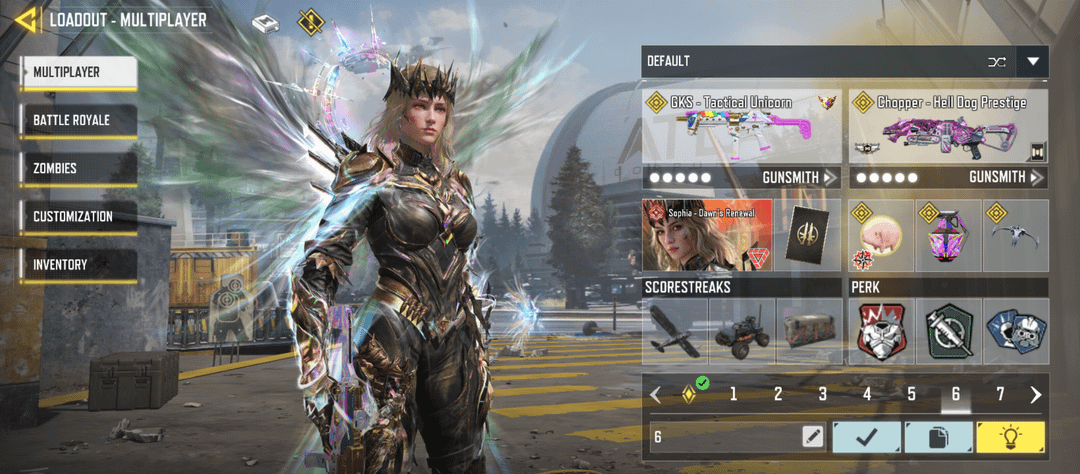This screenshot has width=1080, height=474.
Task: Choose the Sophia Dawn's Renewal operator
Action: 708,236
